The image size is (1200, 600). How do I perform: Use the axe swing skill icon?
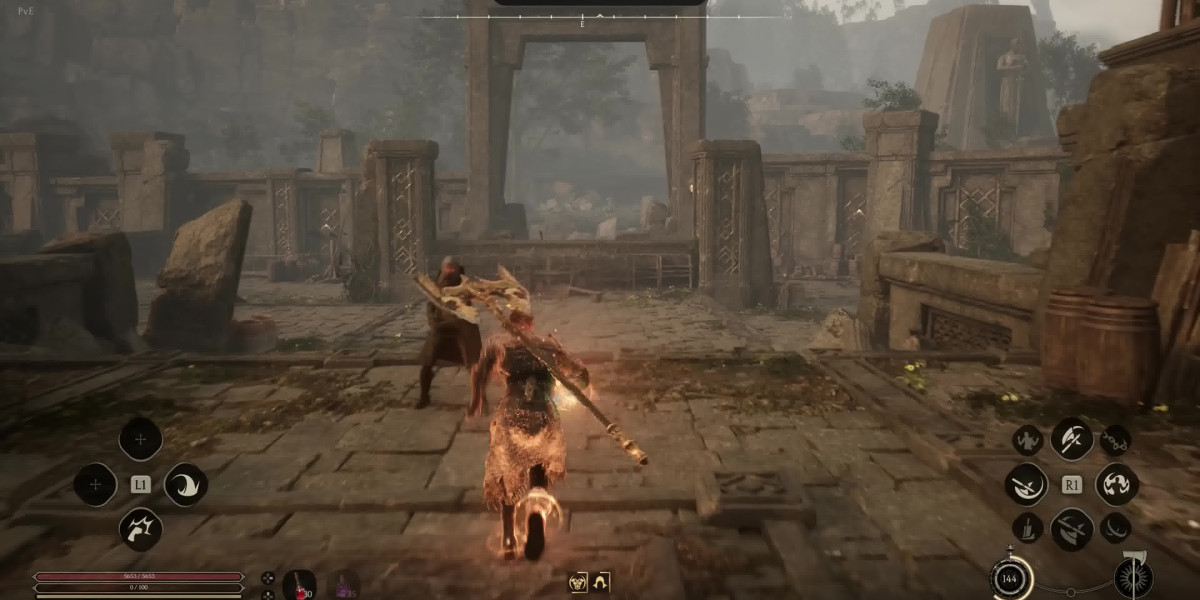[1071, 438]
